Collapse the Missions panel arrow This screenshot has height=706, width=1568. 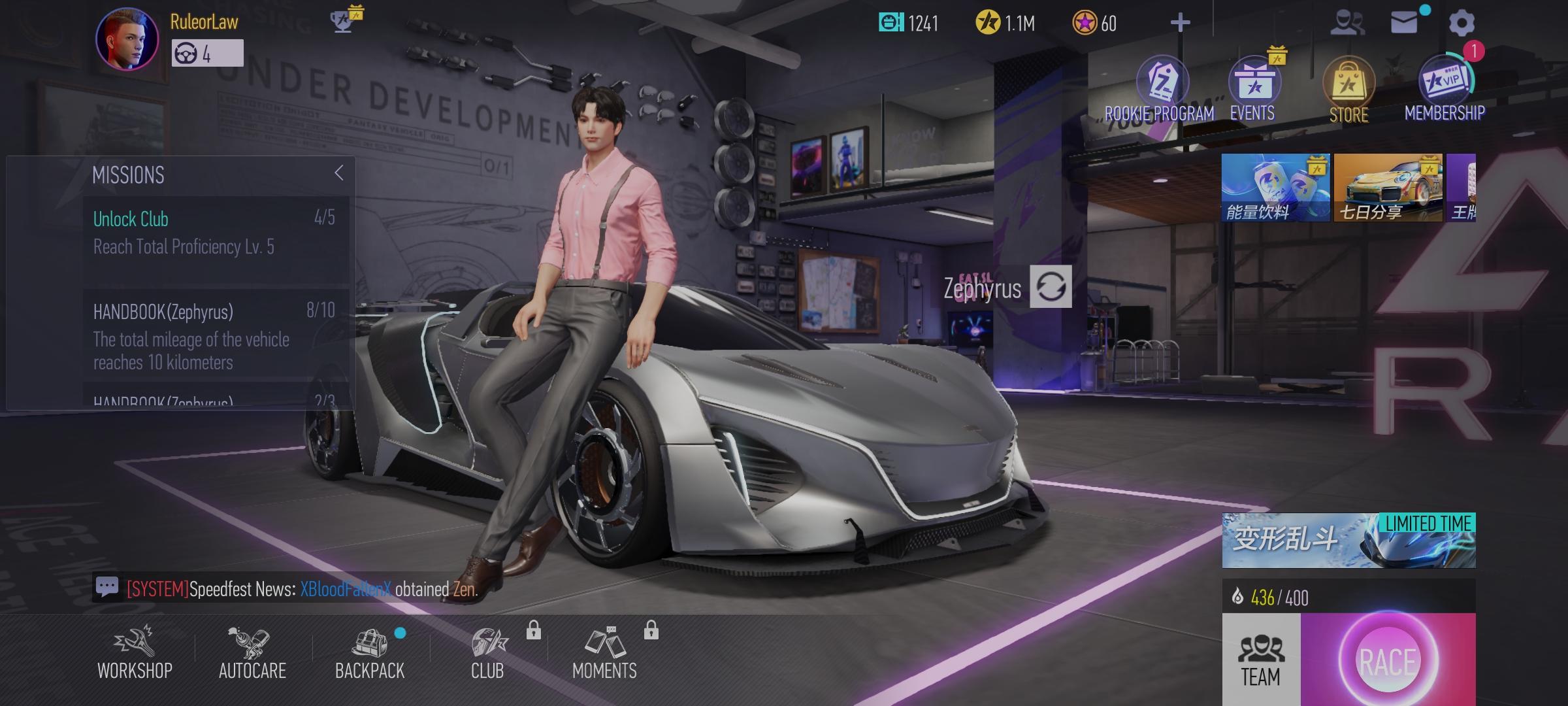pos(338,173)
